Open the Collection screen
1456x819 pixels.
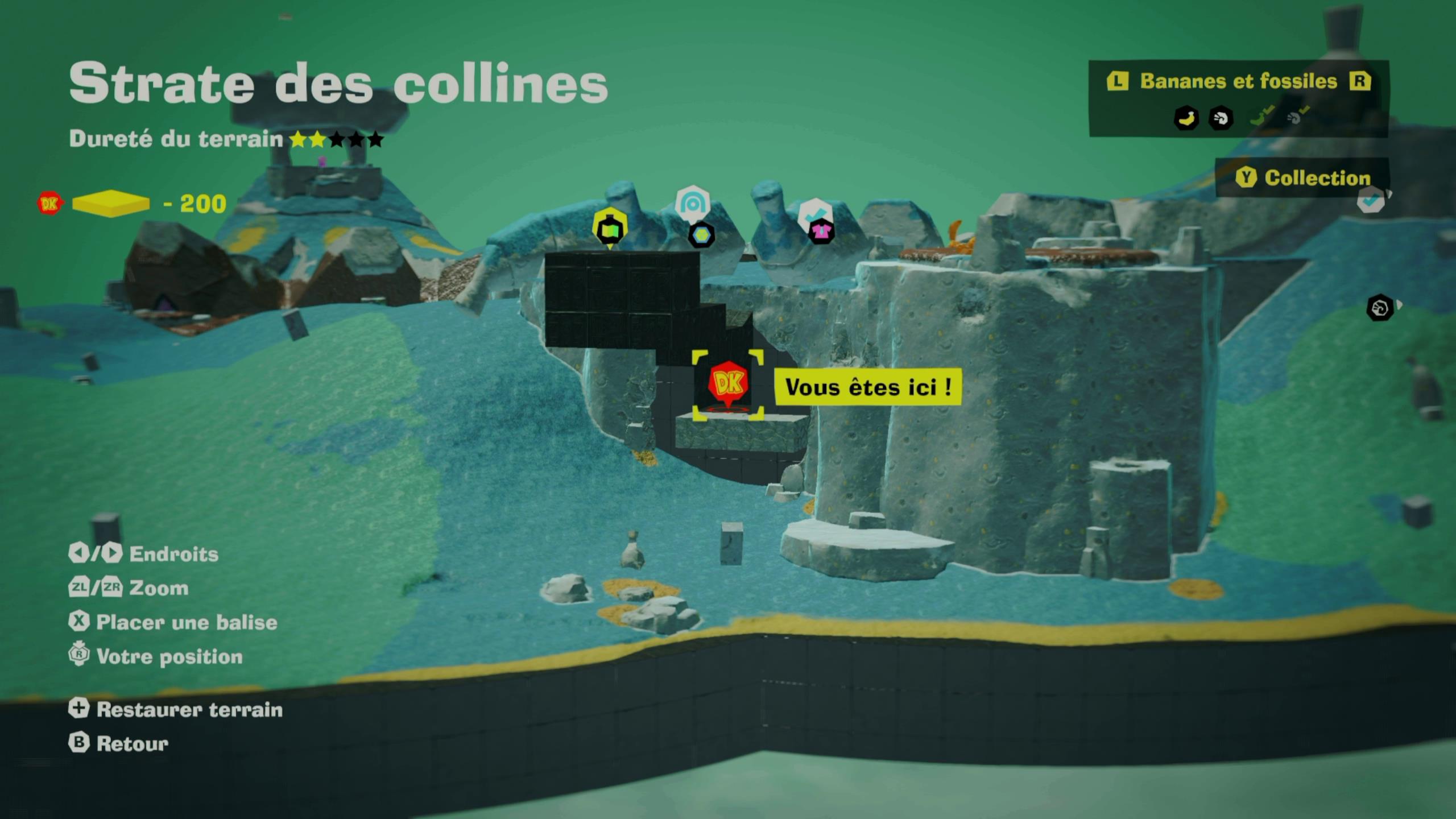coord(1303,178)
